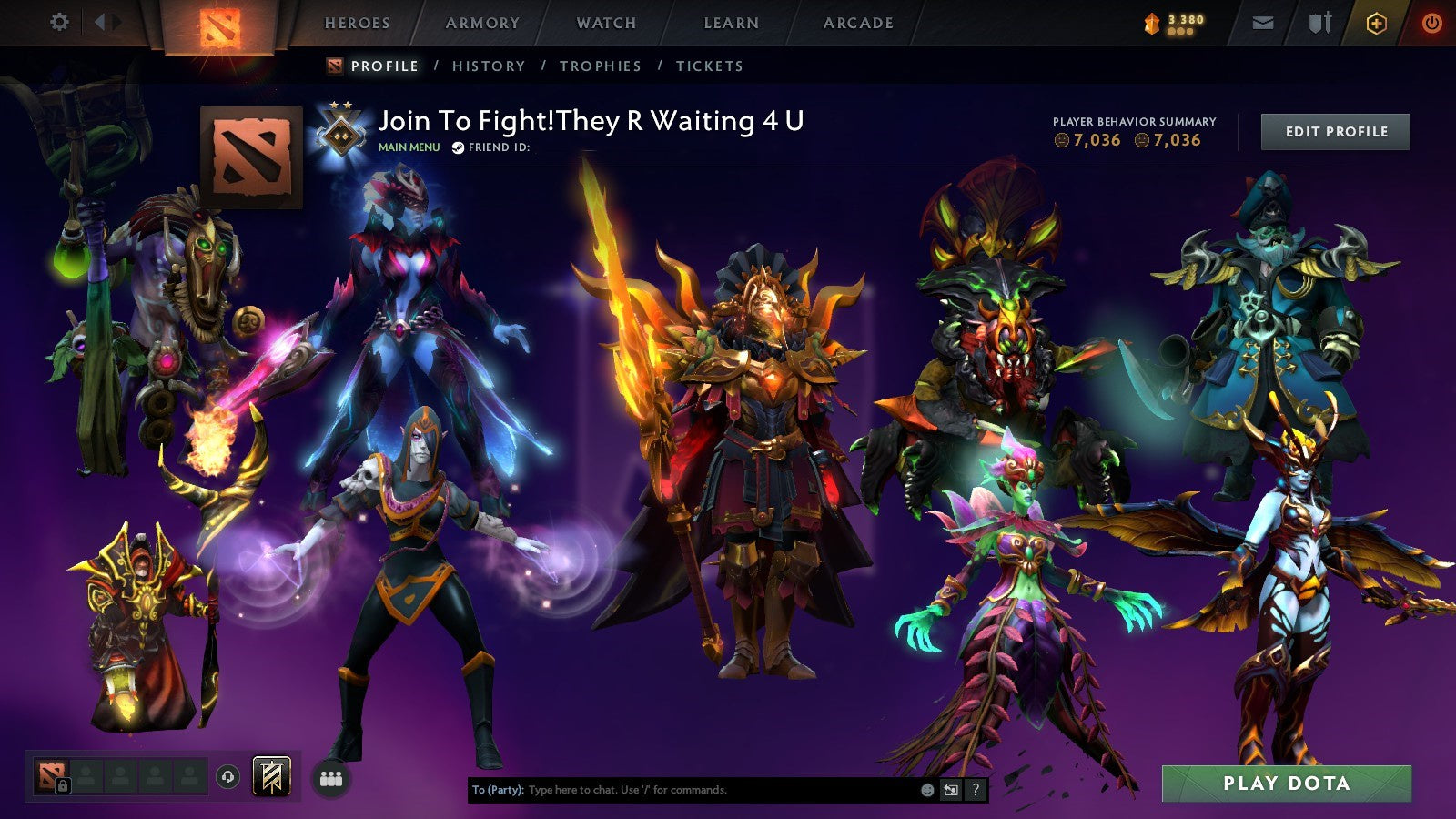Screen dimensions: 1456x819
Task: Toggle voice chat headset icon
Action: click(x=227, y=776)
